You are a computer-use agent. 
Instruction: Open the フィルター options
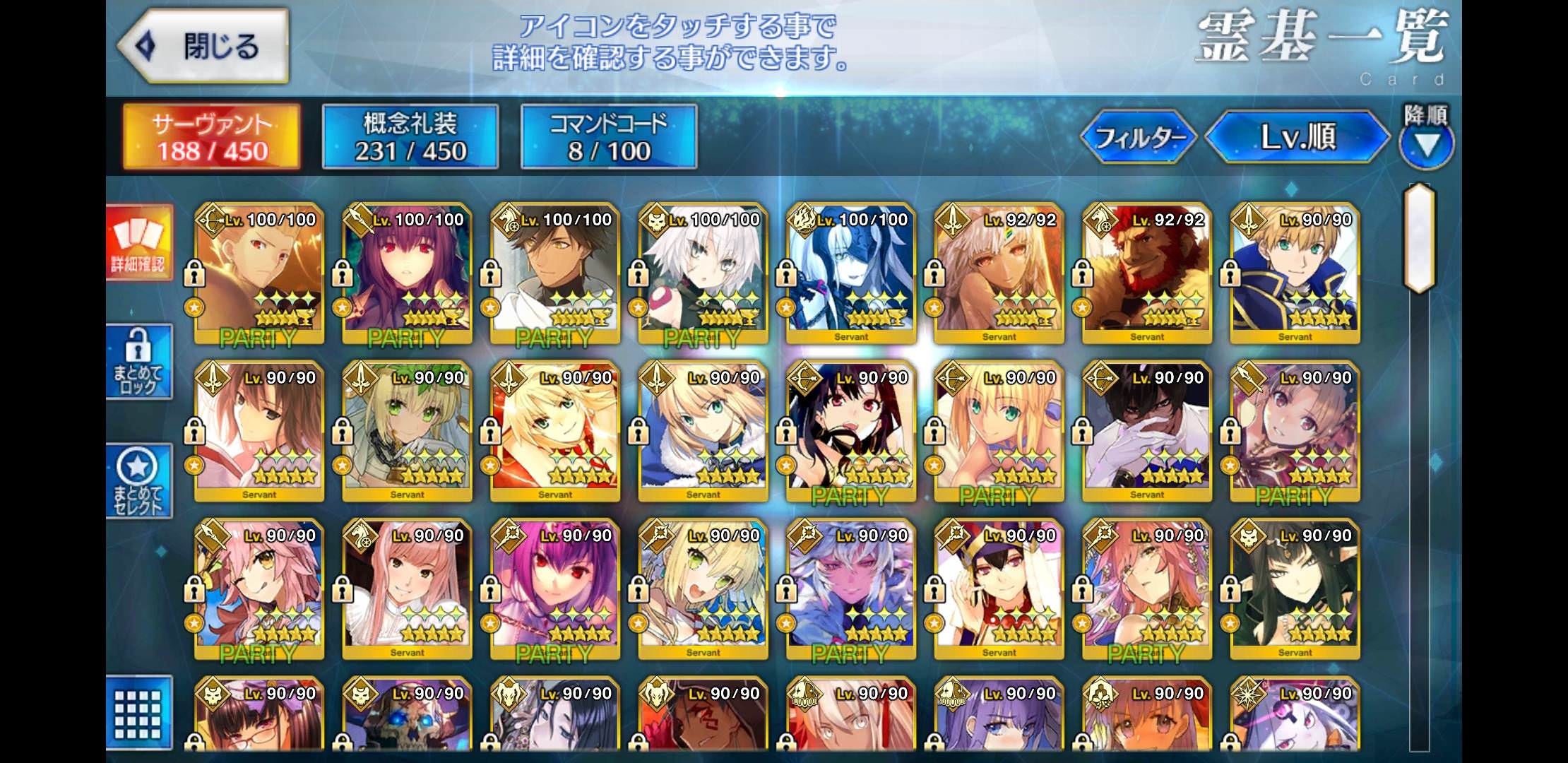(x=1139, y=137)
